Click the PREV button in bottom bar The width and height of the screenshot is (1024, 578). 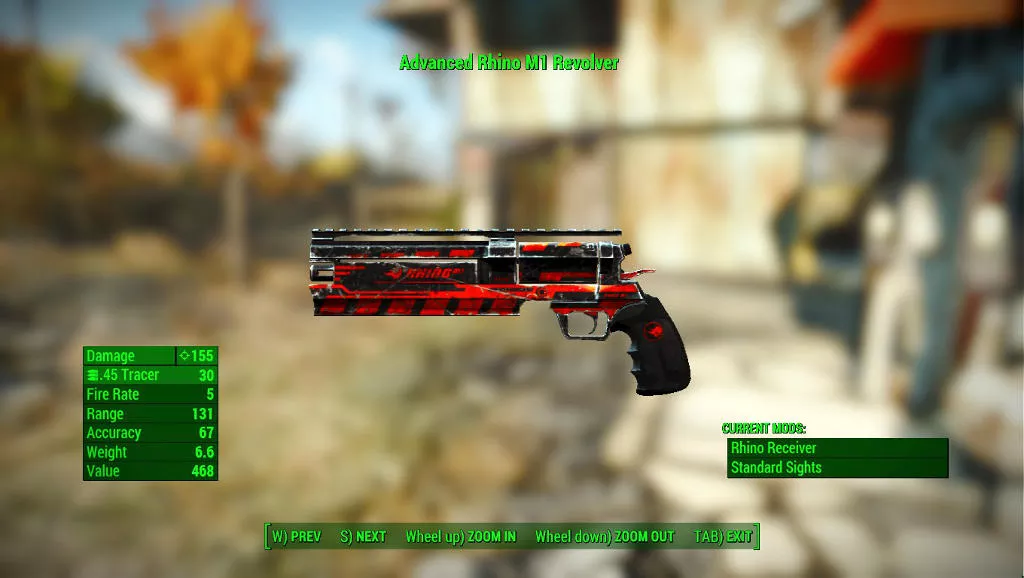[x=296, y=537]
